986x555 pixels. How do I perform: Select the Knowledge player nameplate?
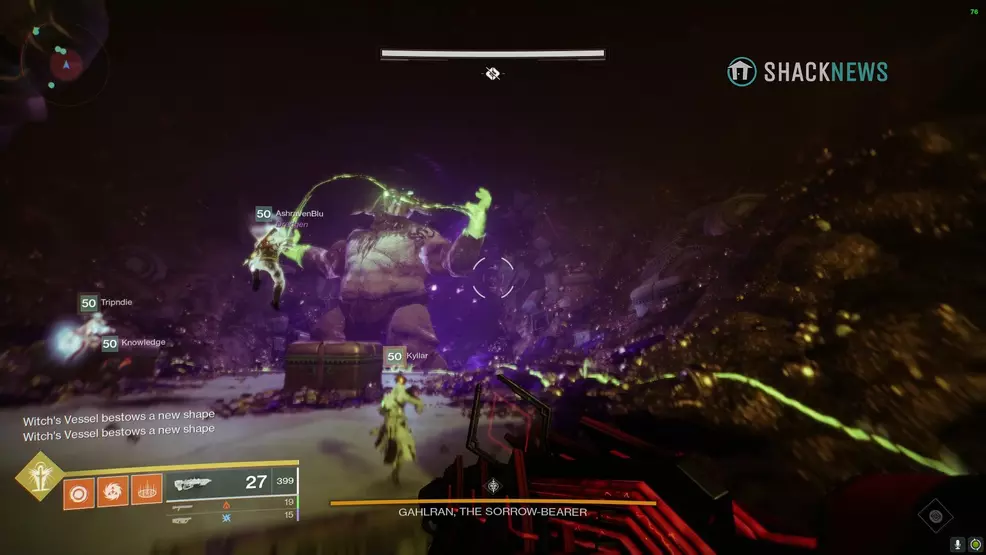coord(133,343)
